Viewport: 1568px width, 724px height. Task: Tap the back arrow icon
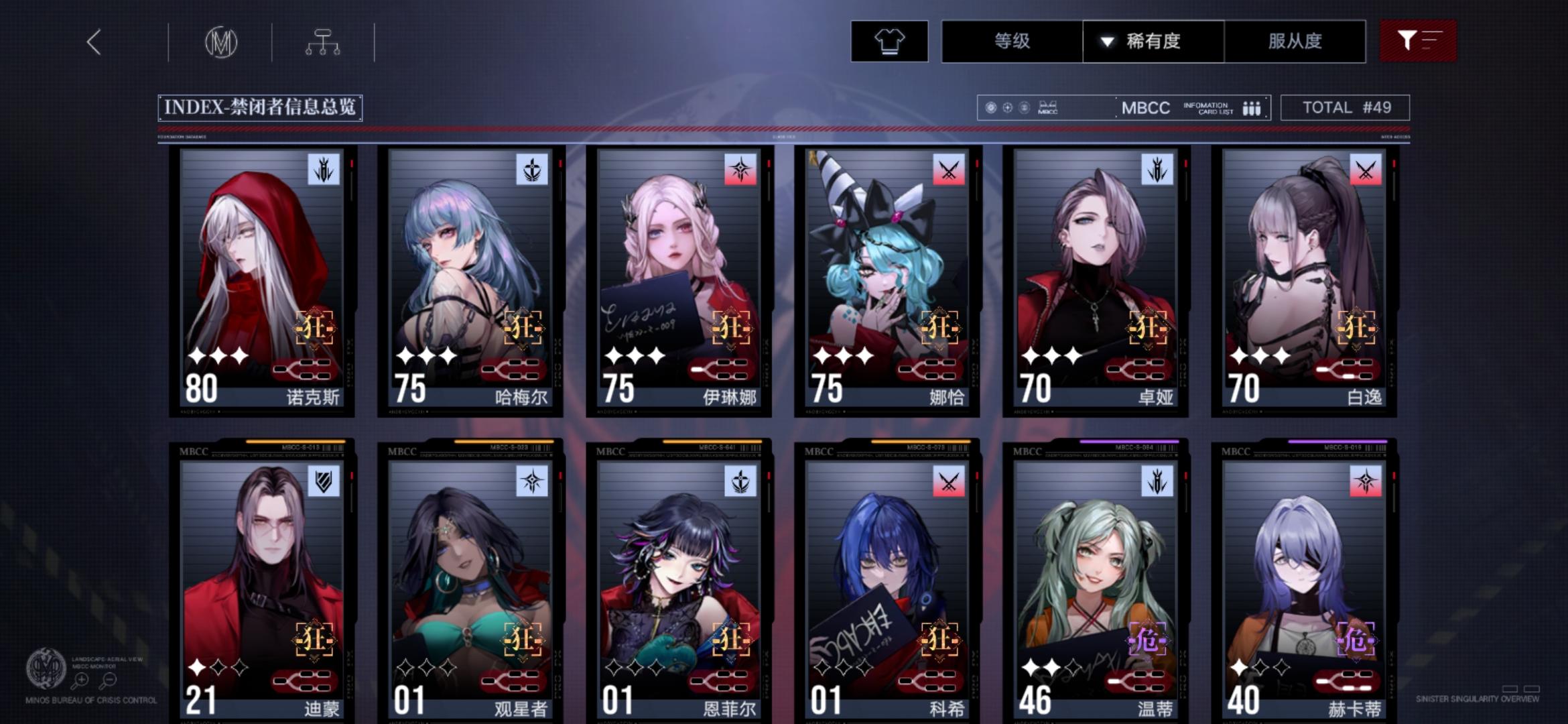pyautogui.click(x=94, y=42)
